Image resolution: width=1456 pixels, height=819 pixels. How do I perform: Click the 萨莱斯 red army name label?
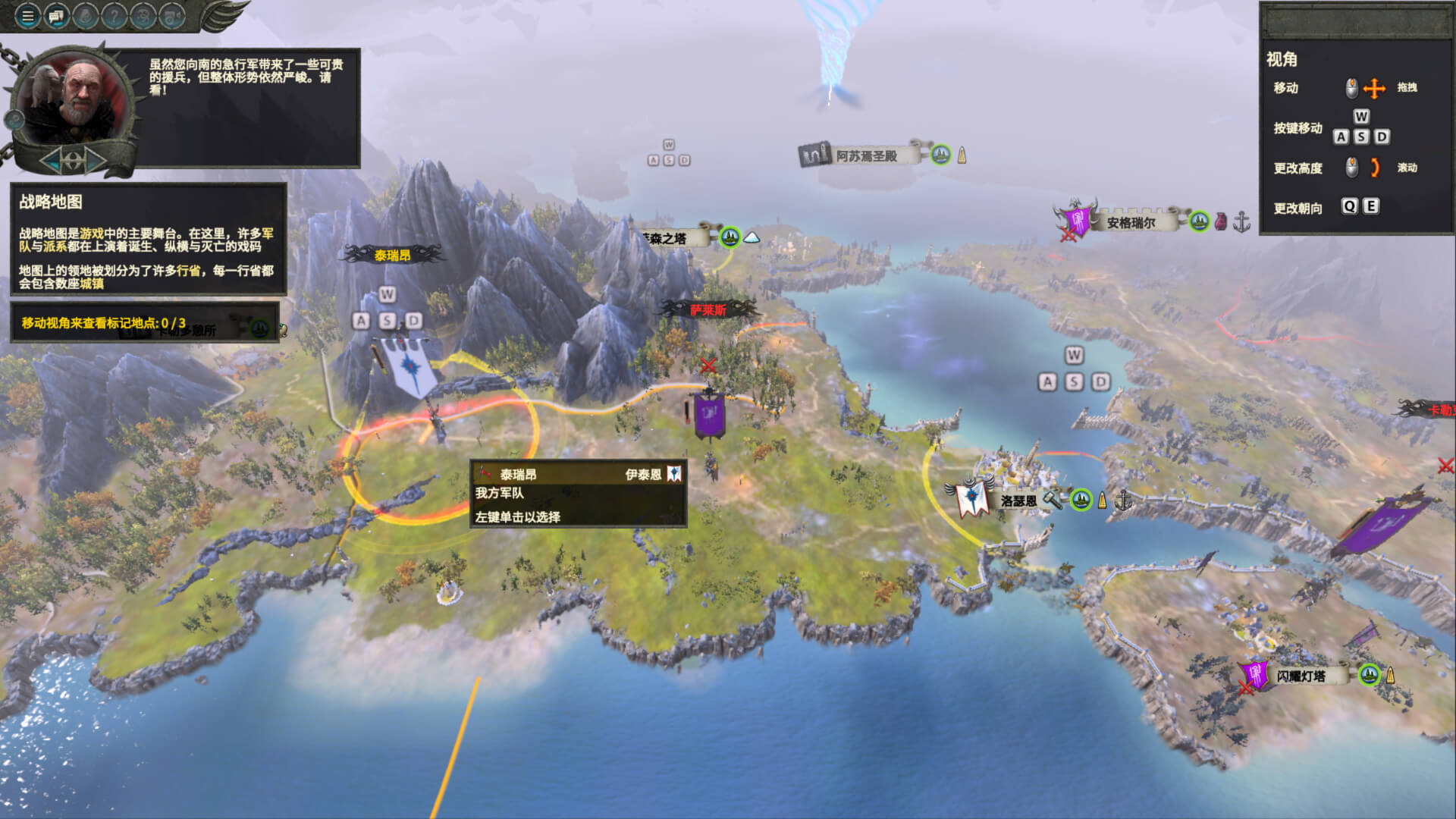tap(708, 309)
